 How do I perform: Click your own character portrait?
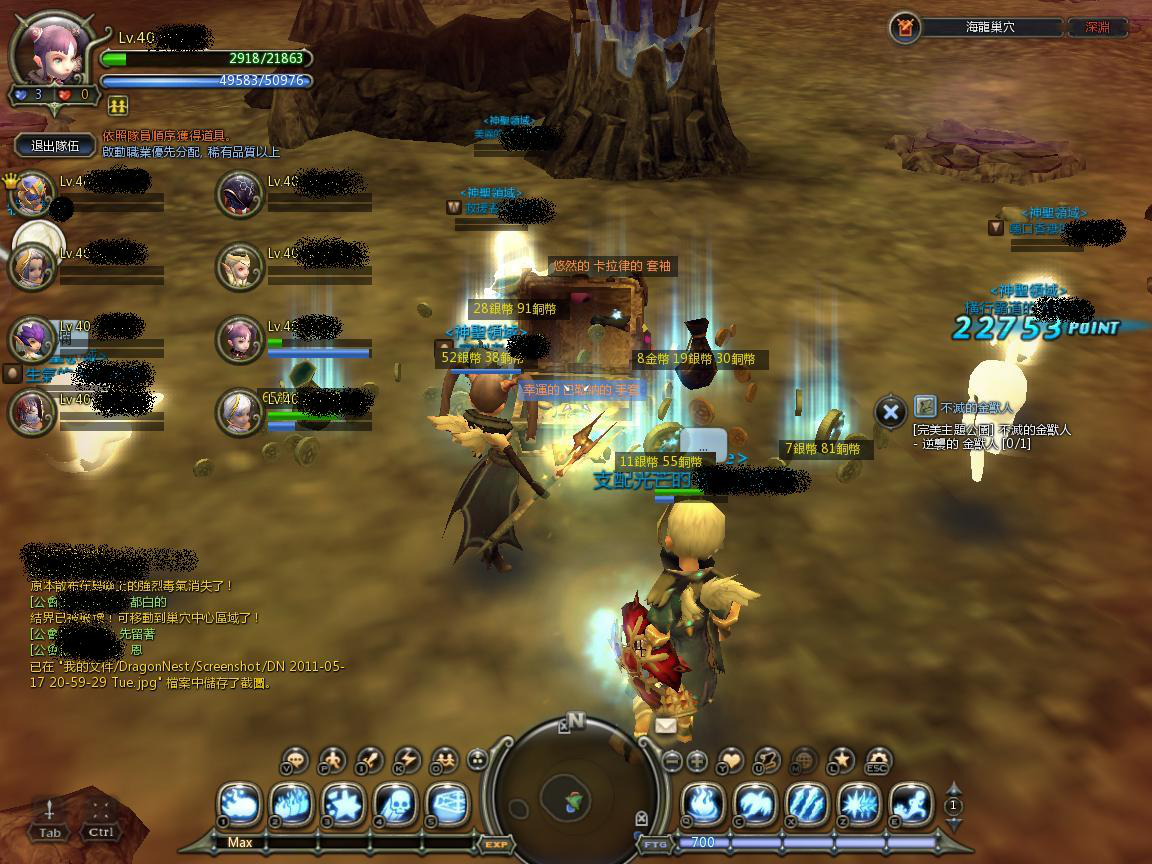[50, 50]
